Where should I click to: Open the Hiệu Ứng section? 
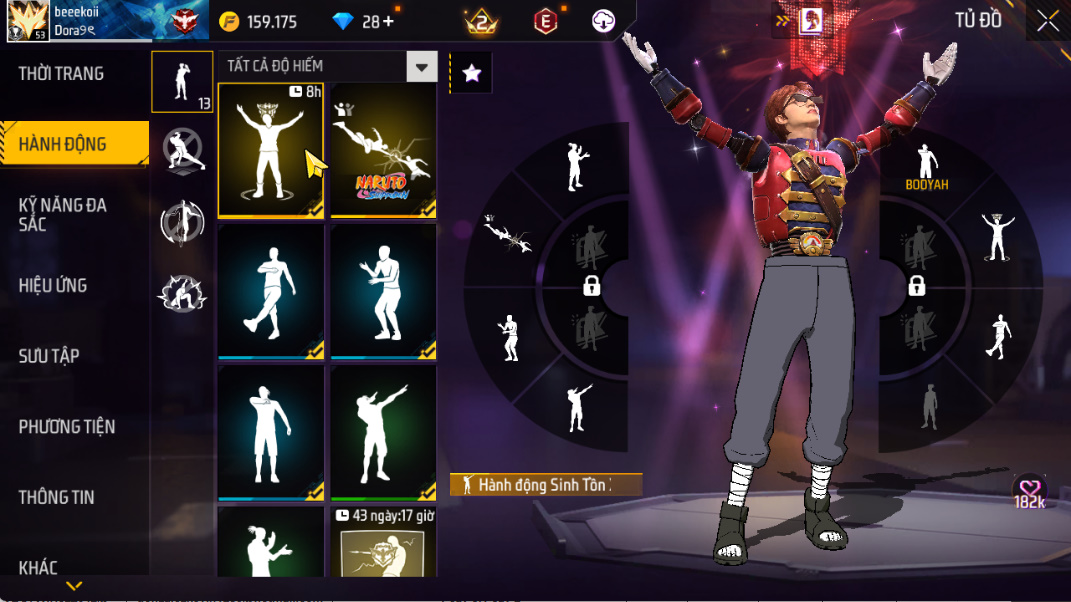(x=53, y=286)
